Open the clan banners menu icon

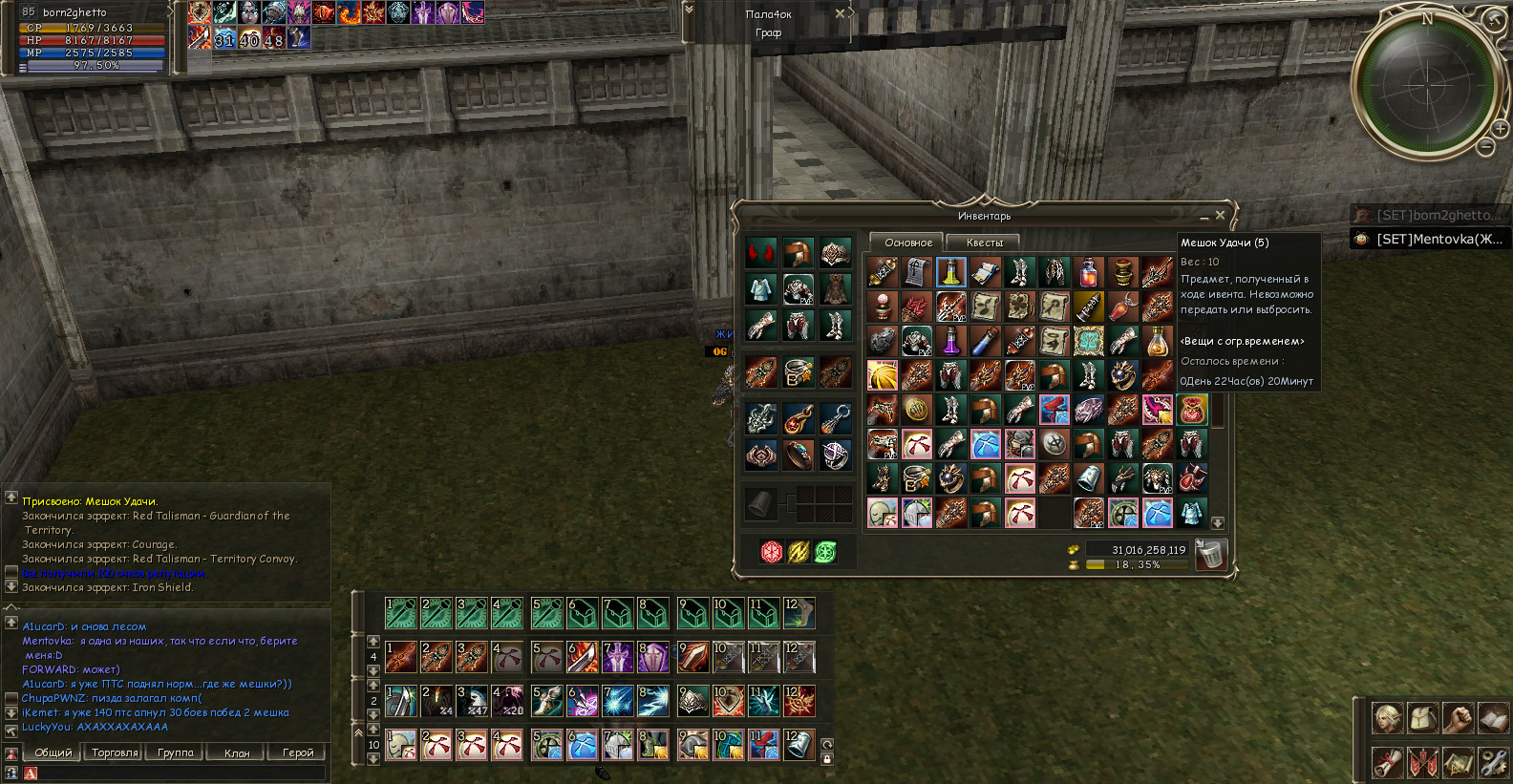[x=1422, y=762]
